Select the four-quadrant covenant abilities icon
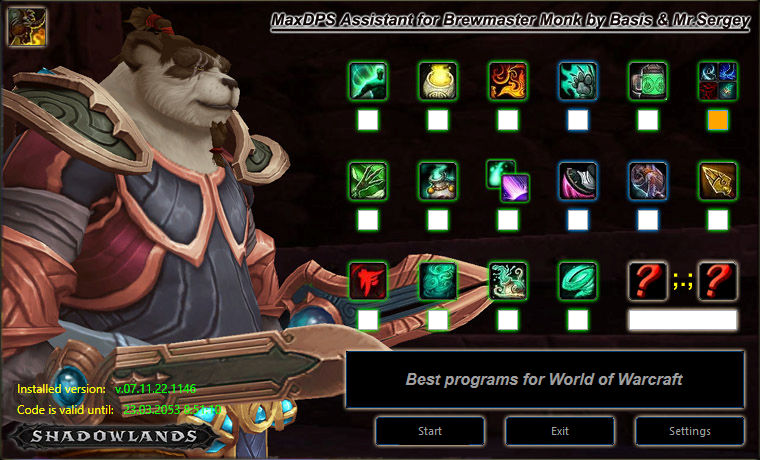 (717, 81)
